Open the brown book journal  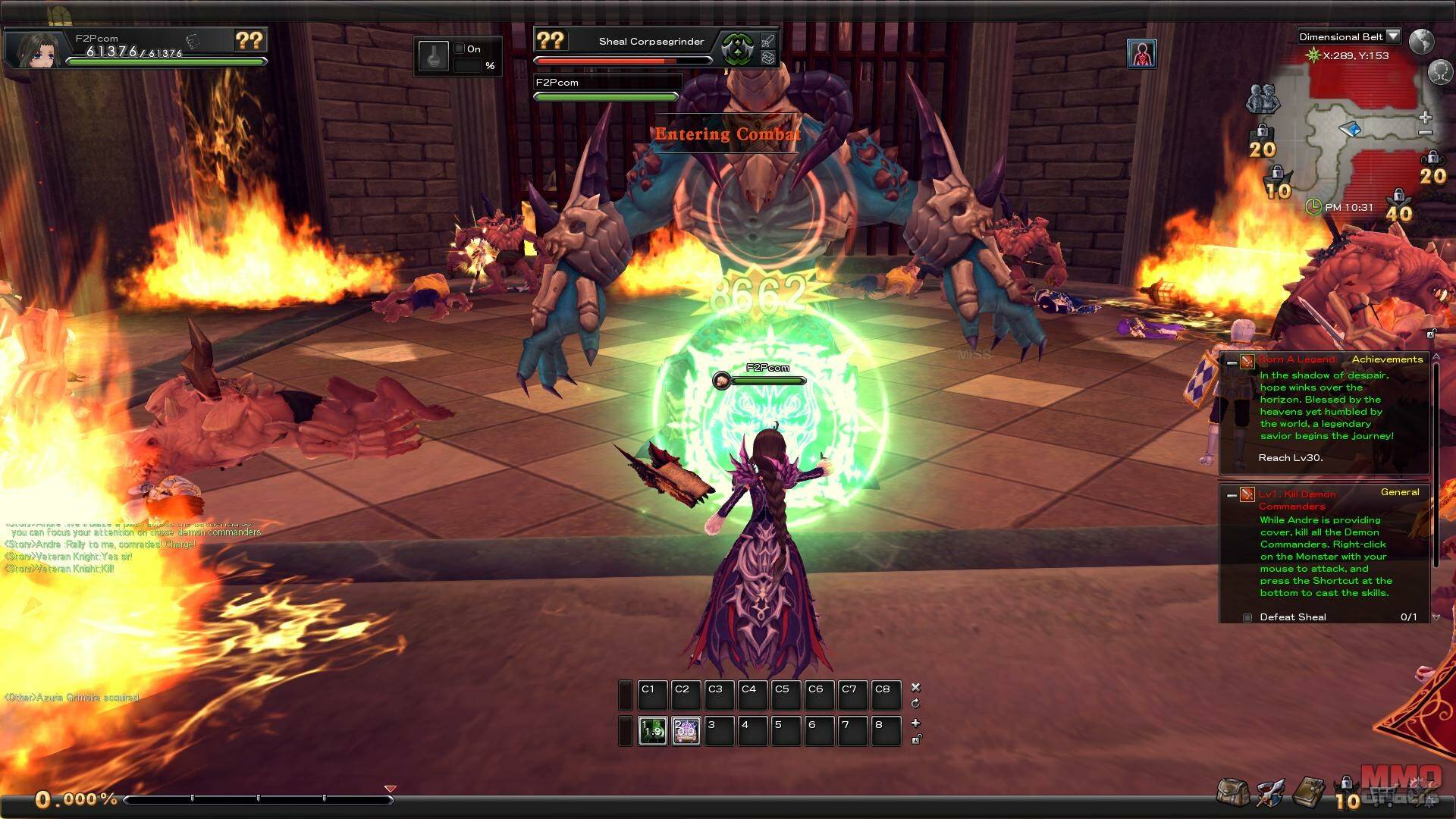pos(1308,792)
